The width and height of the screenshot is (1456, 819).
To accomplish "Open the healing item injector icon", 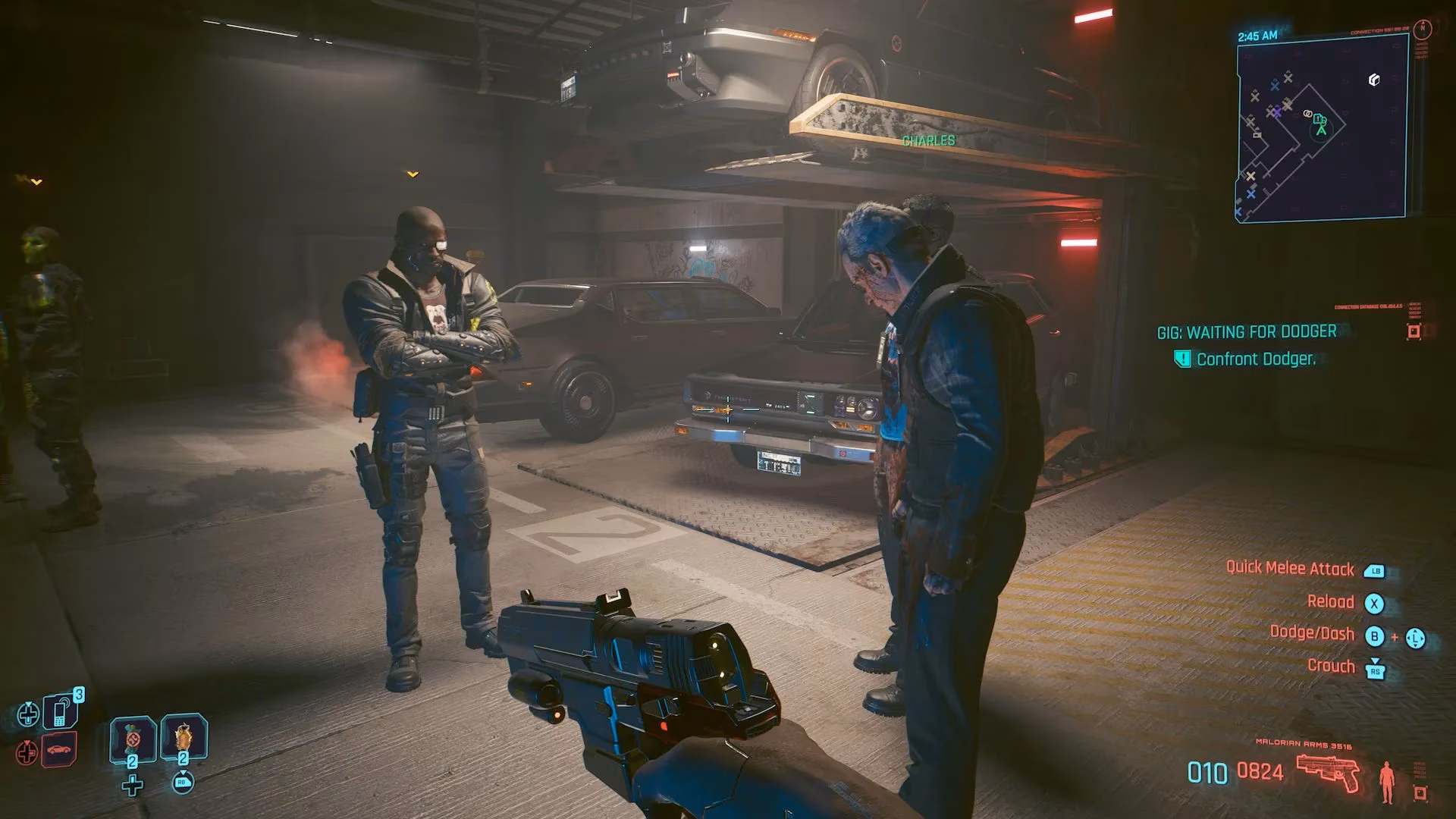I will pyautogui.click(x=133, y=739).
